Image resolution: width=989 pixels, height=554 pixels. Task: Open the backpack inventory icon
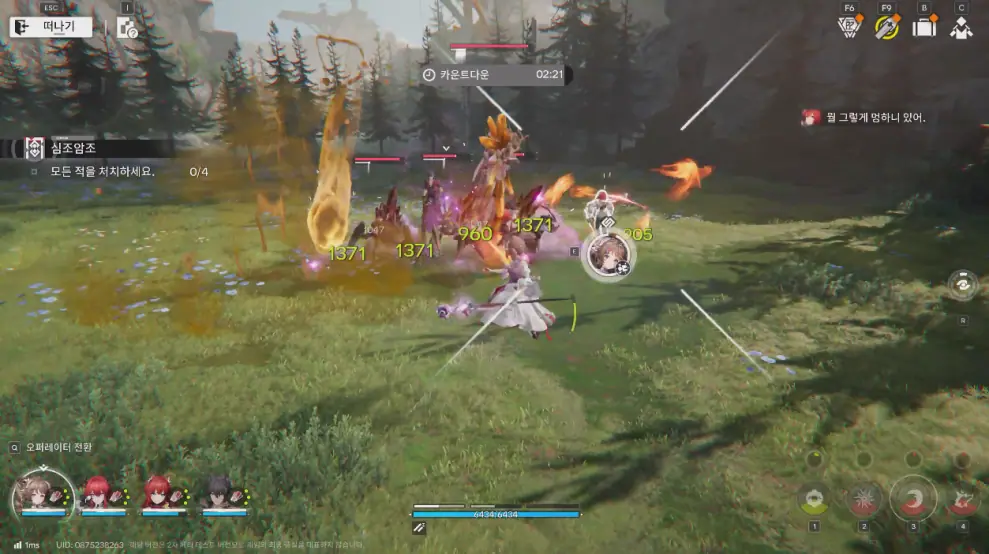(924, 27)
